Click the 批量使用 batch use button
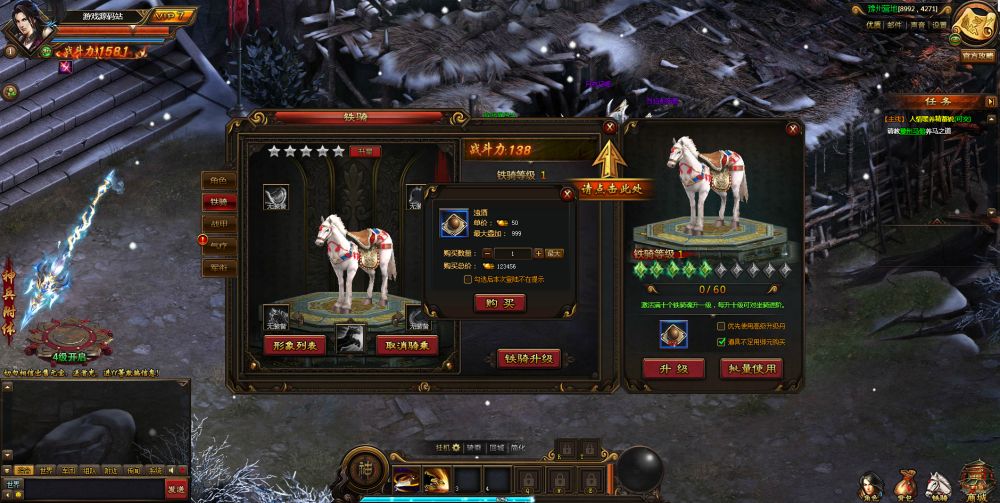 click(x=751, y=368)
